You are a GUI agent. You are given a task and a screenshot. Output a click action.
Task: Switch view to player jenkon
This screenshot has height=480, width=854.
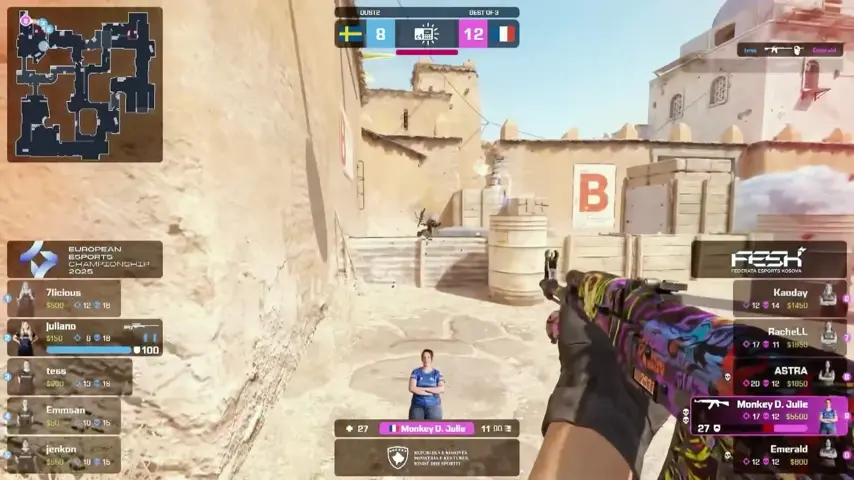click(64, 455)
